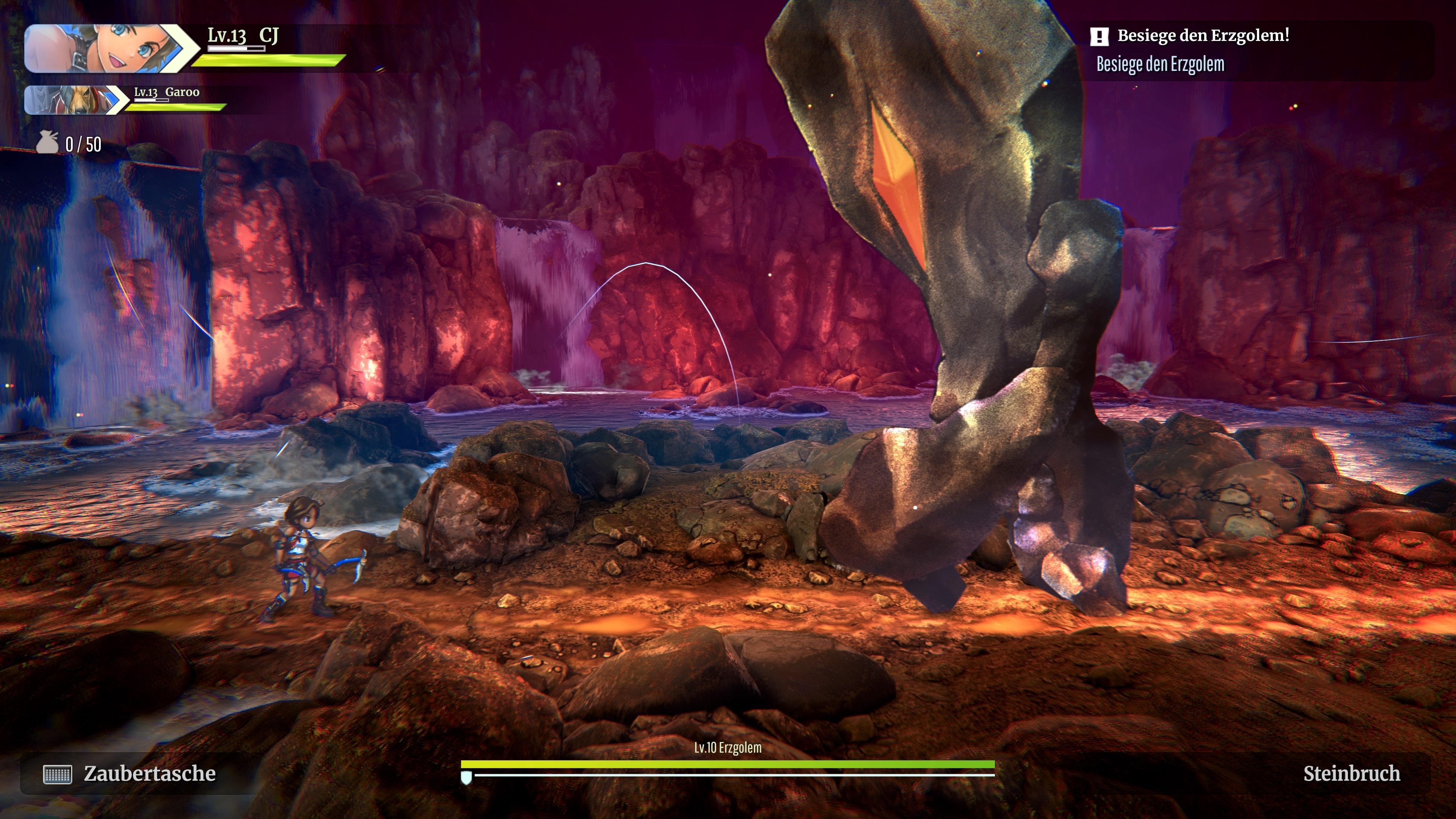This screenshot has width=1456, height=819.
Task: Open the loot bag icon
Action: 47,143
